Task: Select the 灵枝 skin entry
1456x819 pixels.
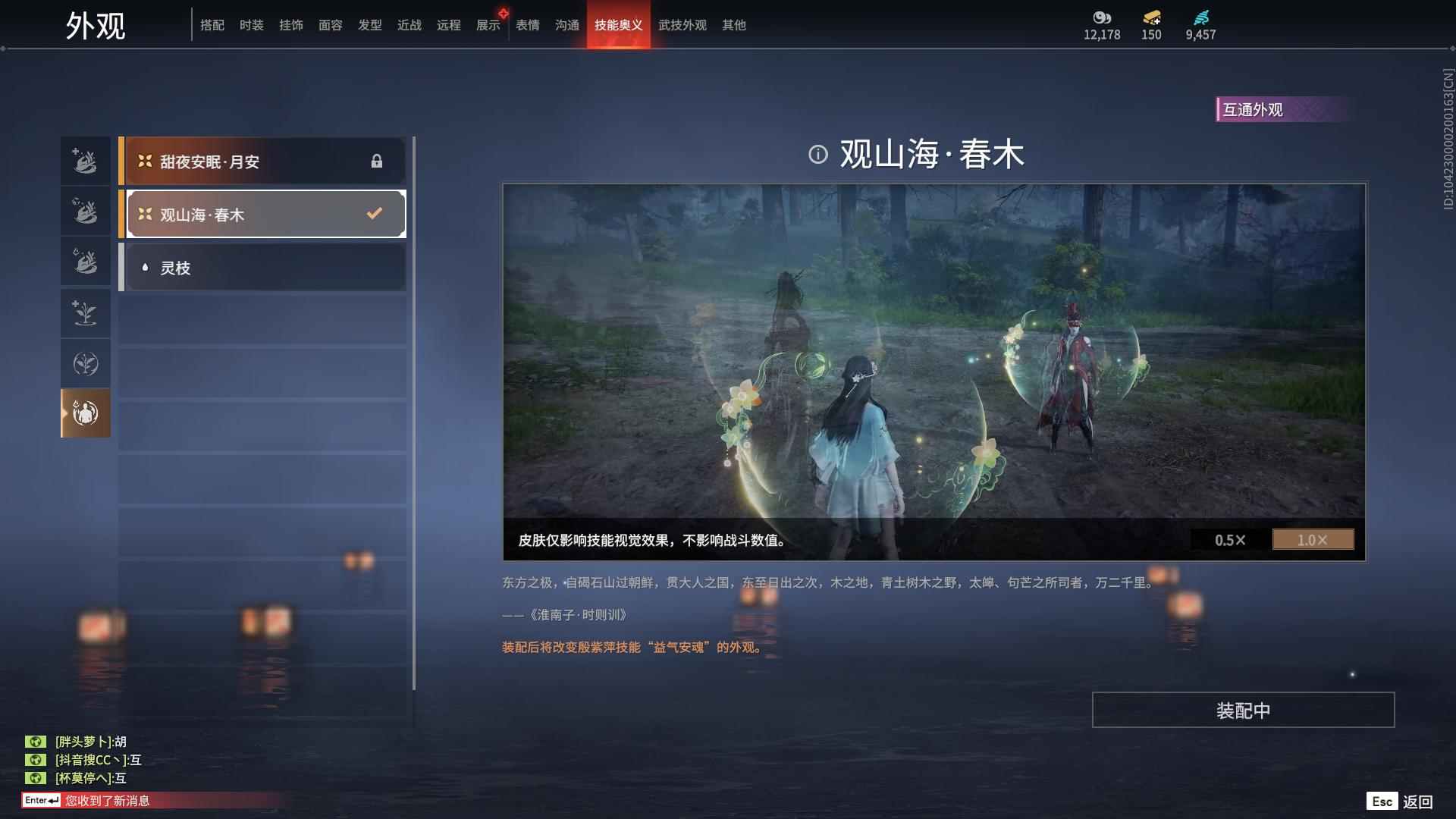Action: point(262,267)
